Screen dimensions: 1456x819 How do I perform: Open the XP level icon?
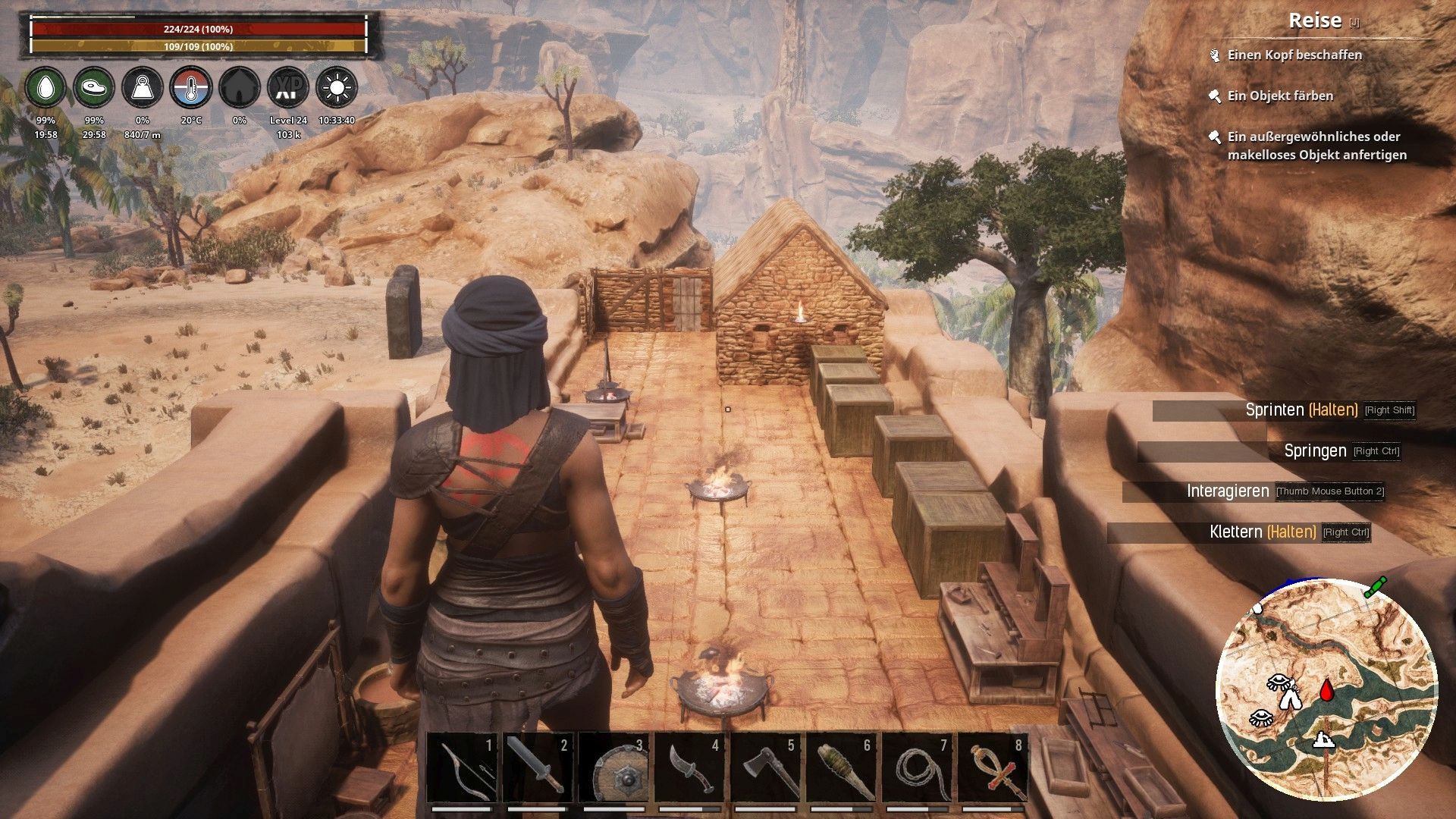tap(288, 87)
